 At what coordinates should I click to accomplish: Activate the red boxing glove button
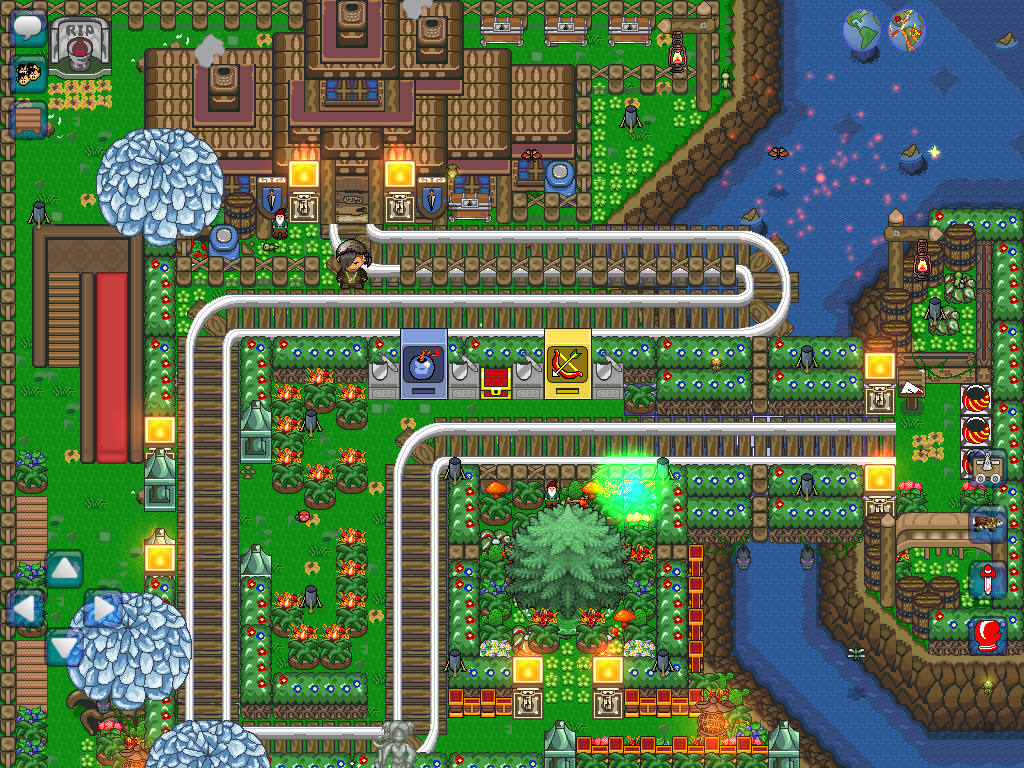(988, 636)
